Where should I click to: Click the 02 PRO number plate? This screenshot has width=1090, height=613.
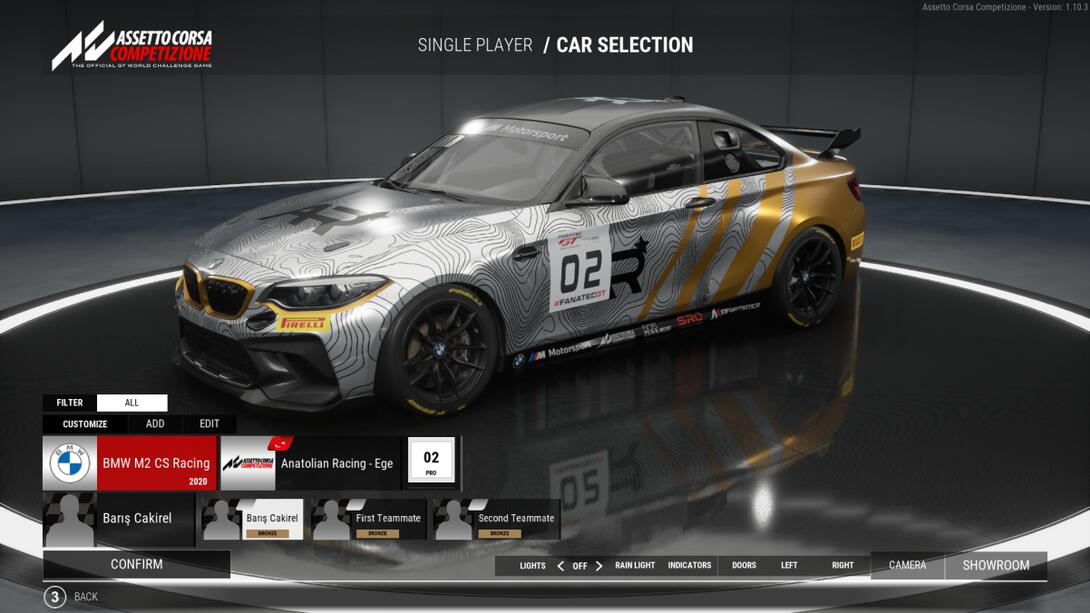(x=431, y=462)
